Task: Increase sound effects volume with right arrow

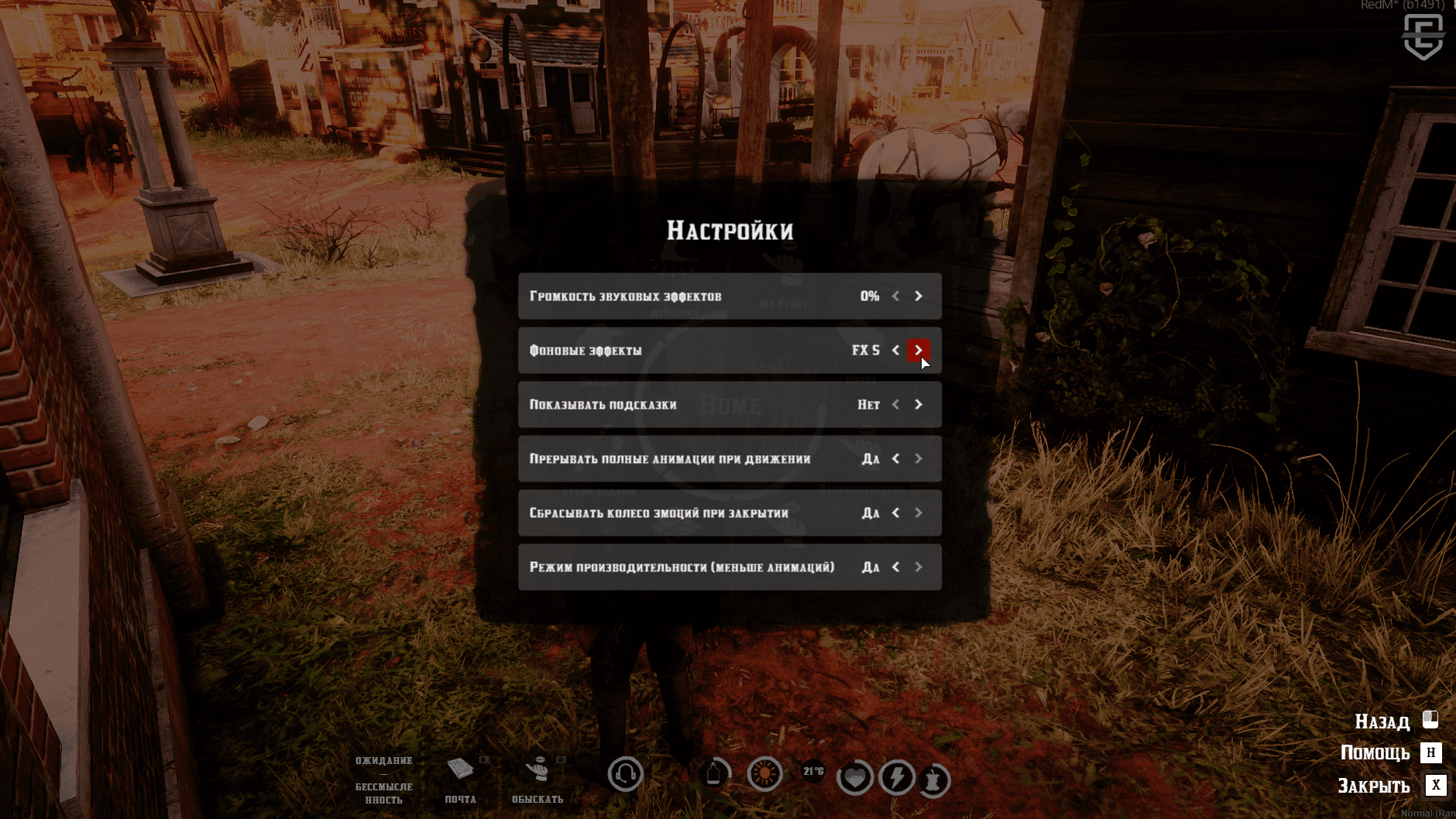Action: tap(919, 296)
